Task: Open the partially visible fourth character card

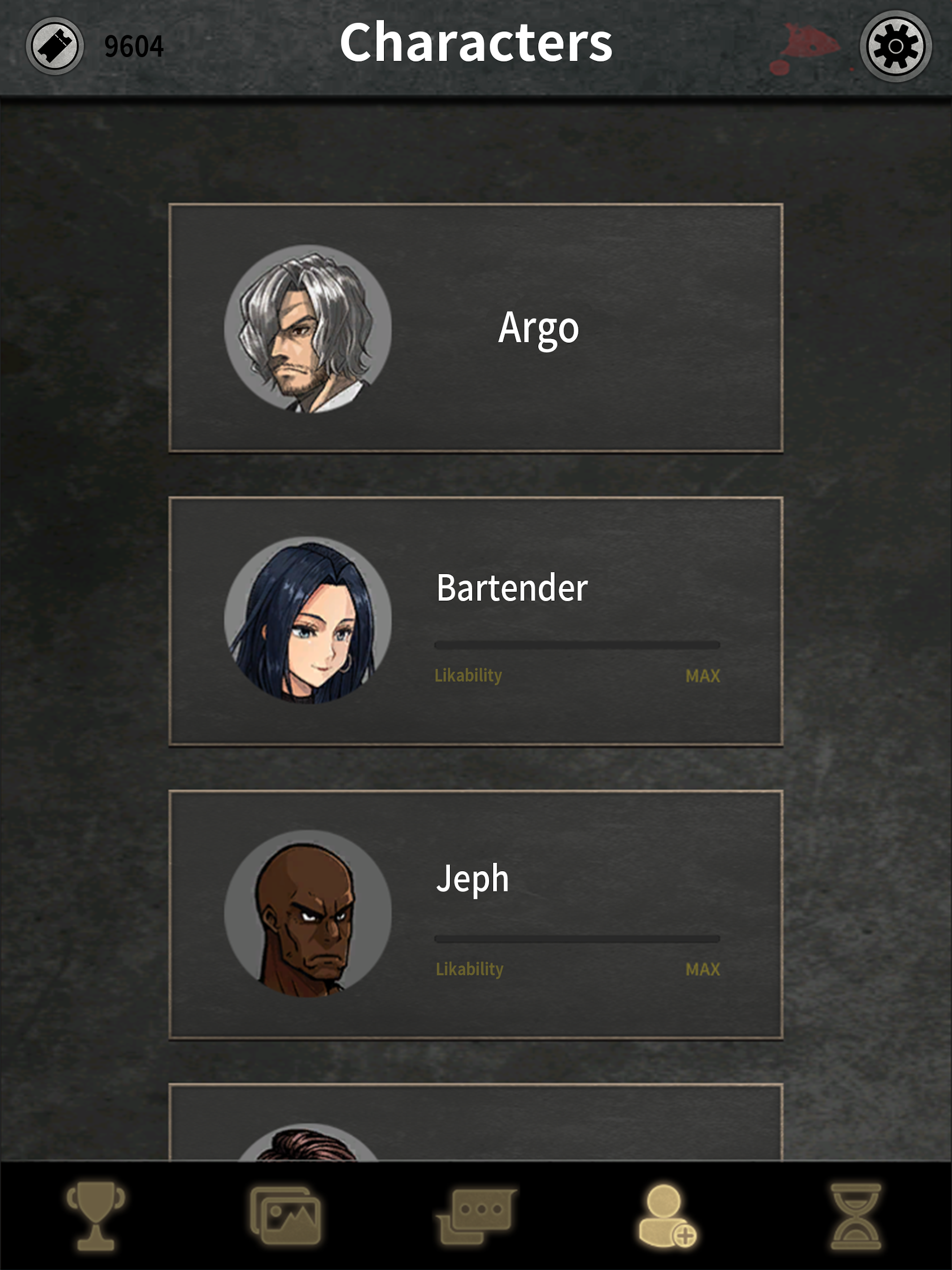Action: [477, 1120]
